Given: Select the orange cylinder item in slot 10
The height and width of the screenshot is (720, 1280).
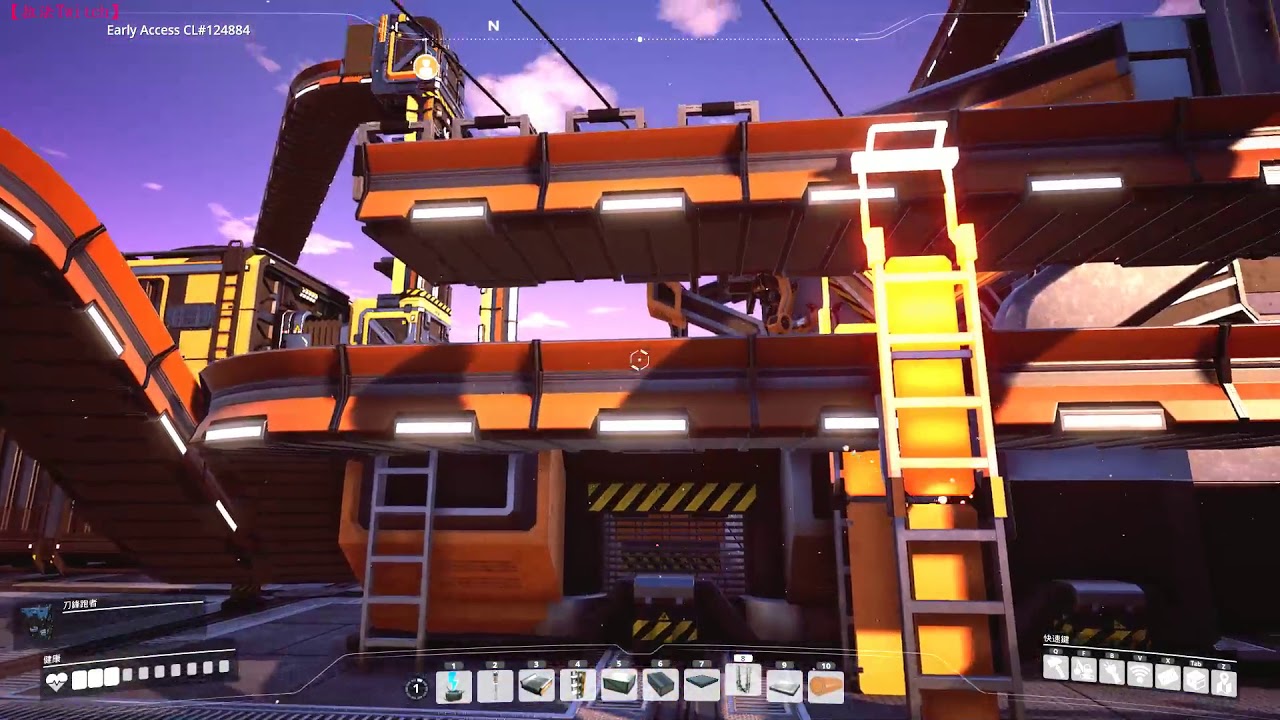Looking at the screenshot, I should (x=825, y=686).
